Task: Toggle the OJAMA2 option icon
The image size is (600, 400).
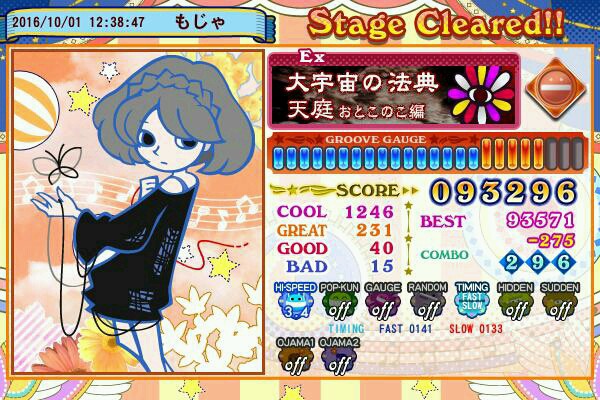Action: [337, 358]
